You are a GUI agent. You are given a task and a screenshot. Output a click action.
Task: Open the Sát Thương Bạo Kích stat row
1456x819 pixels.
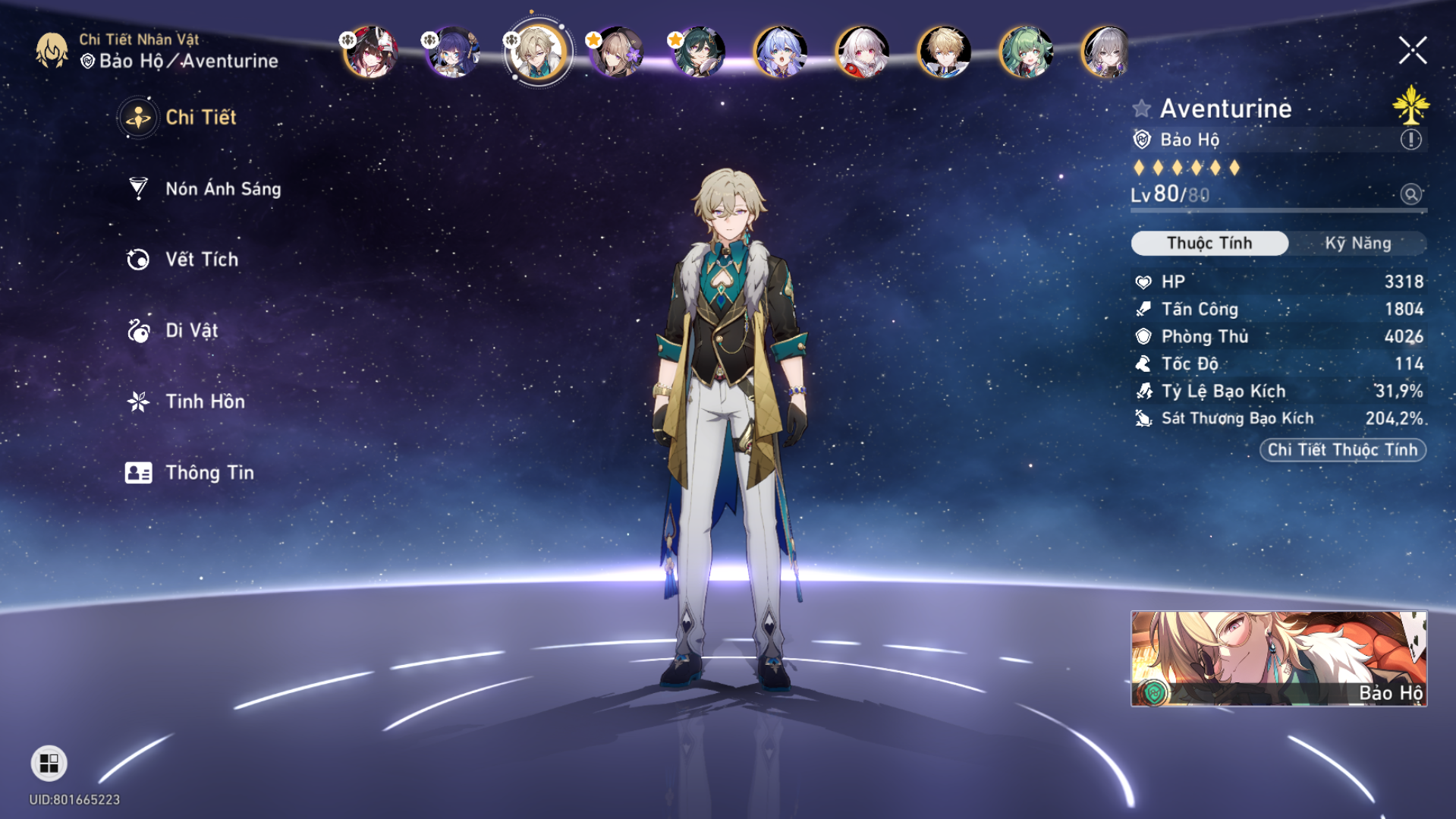[1275, 418]
